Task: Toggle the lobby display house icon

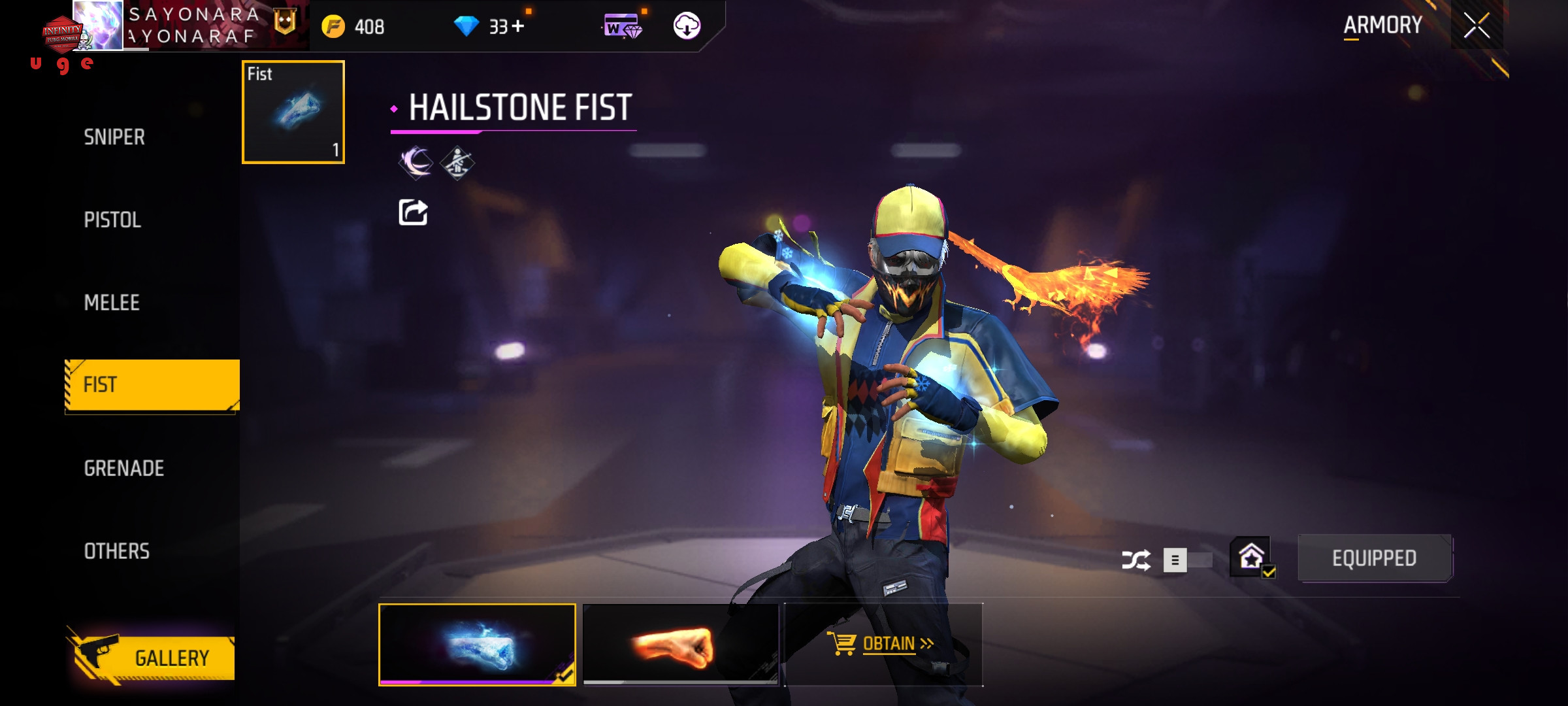Action: click(1251, 558)
